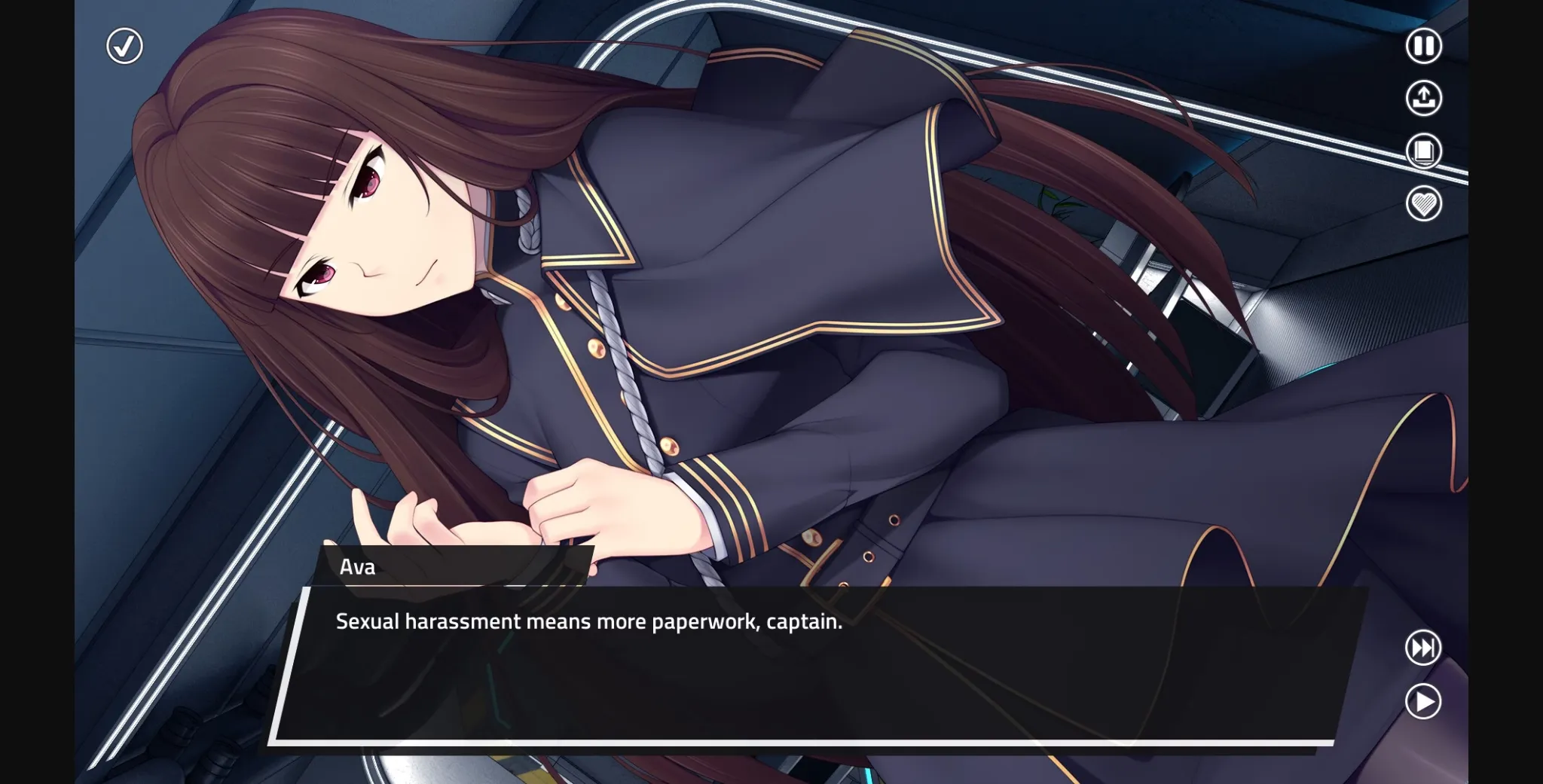Viewport: 1543px width, 784px height.
Task: Save your progress using the save icon
Action: (1422, 99)
